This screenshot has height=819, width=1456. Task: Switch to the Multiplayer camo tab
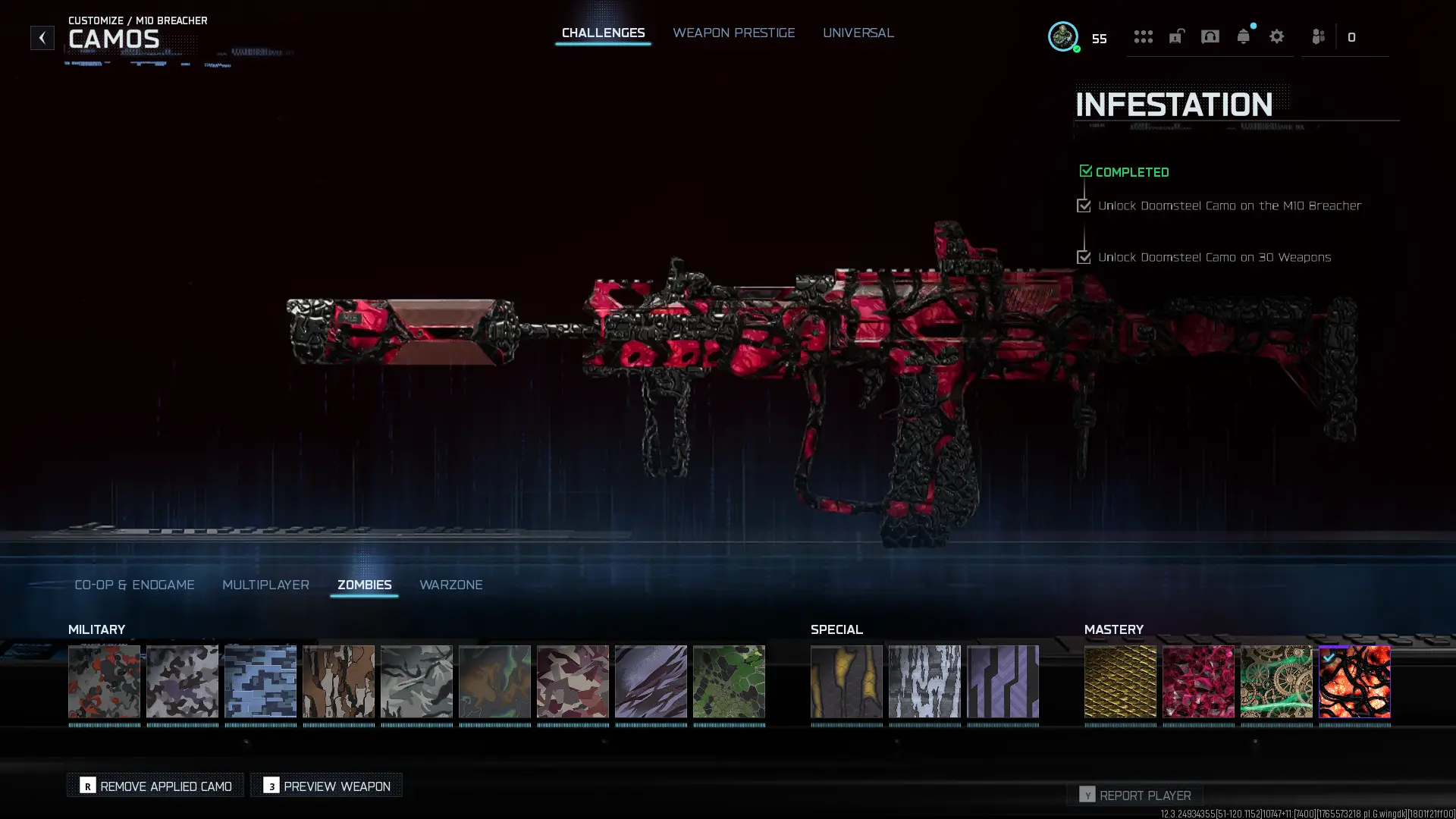[x=265, y=585]
